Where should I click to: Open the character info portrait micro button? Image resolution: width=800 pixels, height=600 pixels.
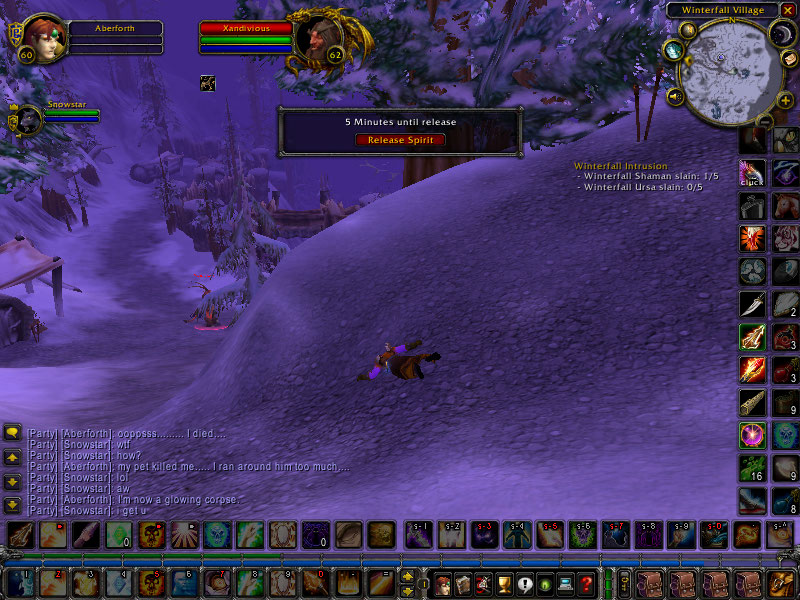coord(442,583)
